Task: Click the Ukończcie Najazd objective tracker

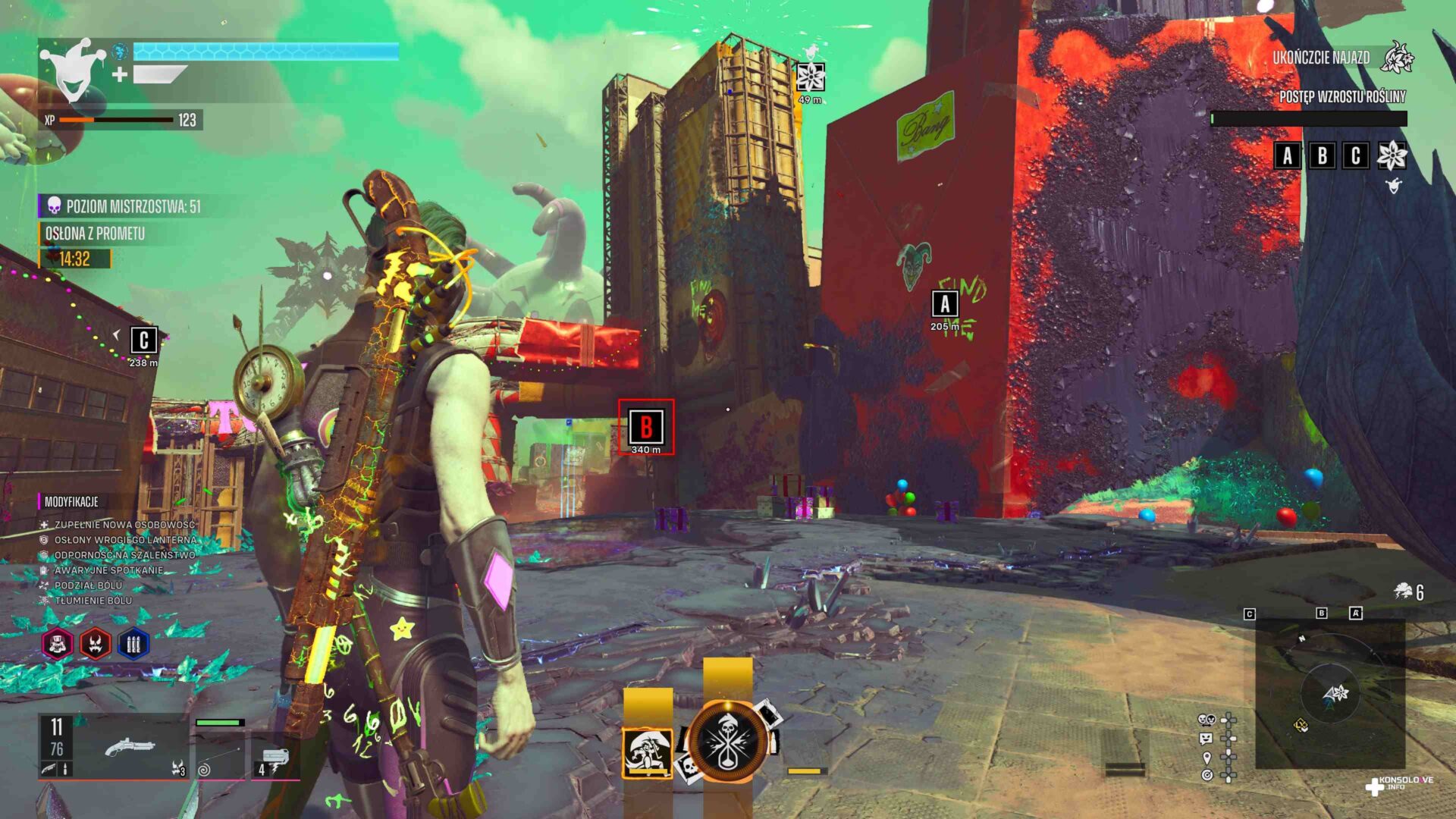Action: pos(1321,58)
